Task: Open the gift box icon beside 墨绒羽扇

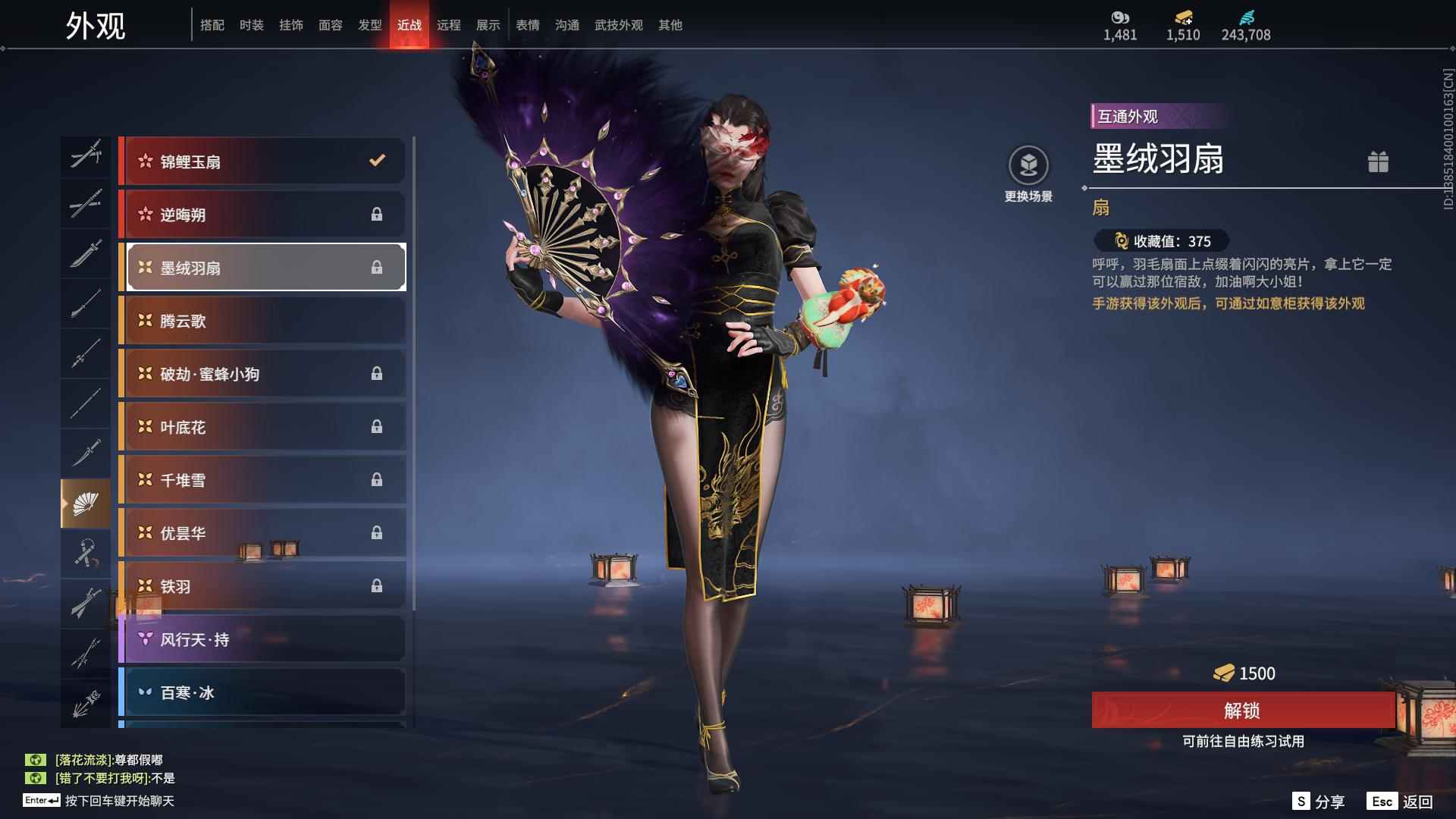Action: click(1378, 162)
